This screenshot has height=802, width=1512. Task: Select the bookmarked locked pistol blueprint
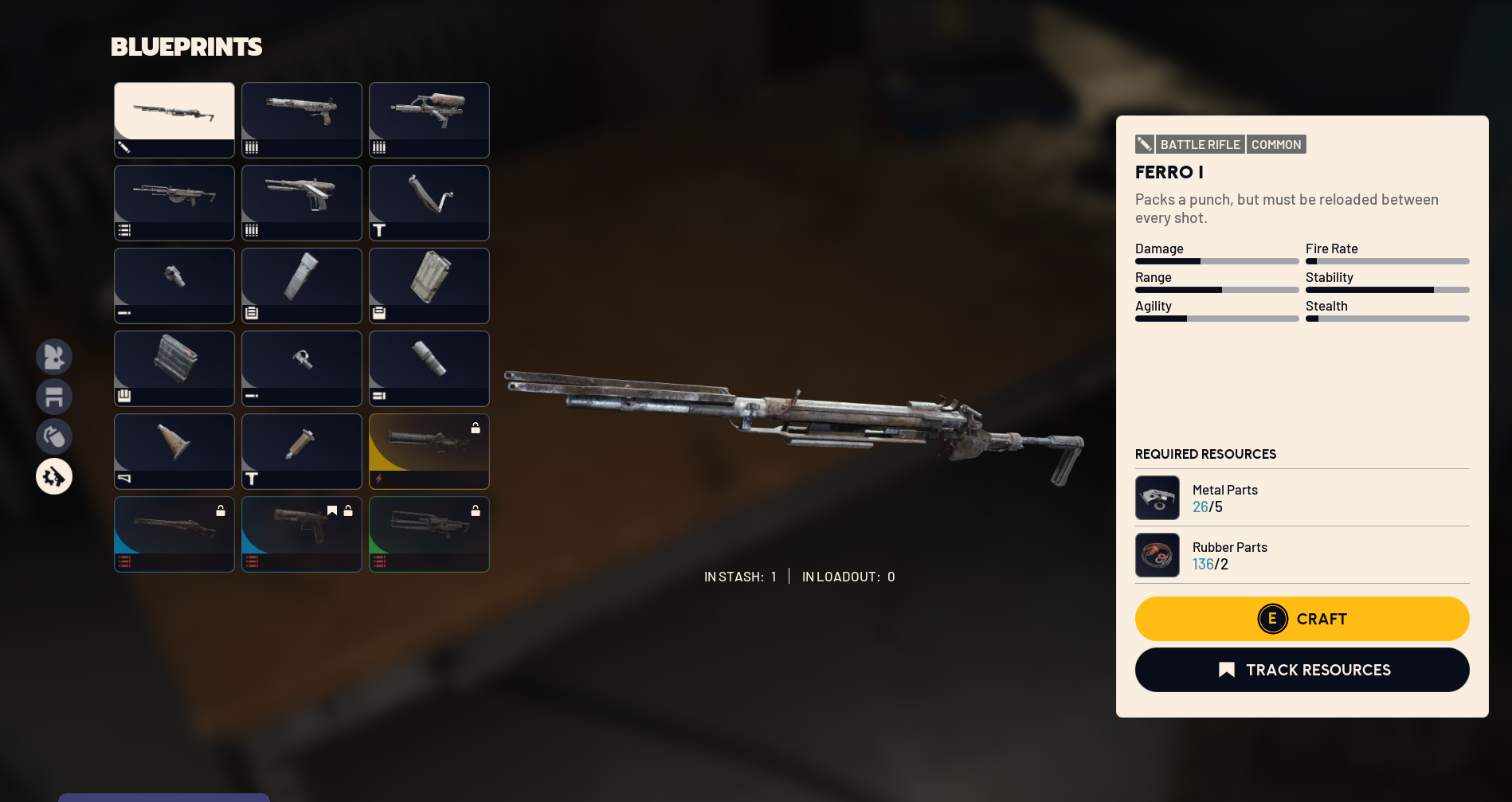(302, 534)
